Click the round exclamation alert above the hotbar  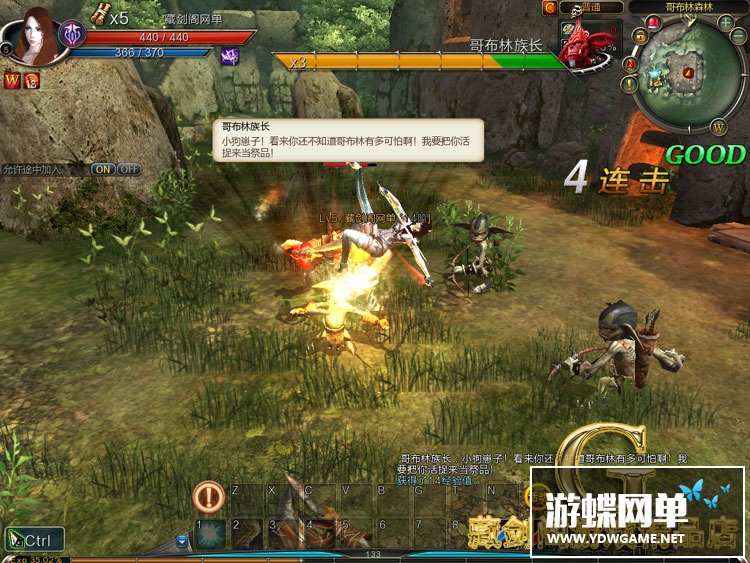(x=208, y=495)
